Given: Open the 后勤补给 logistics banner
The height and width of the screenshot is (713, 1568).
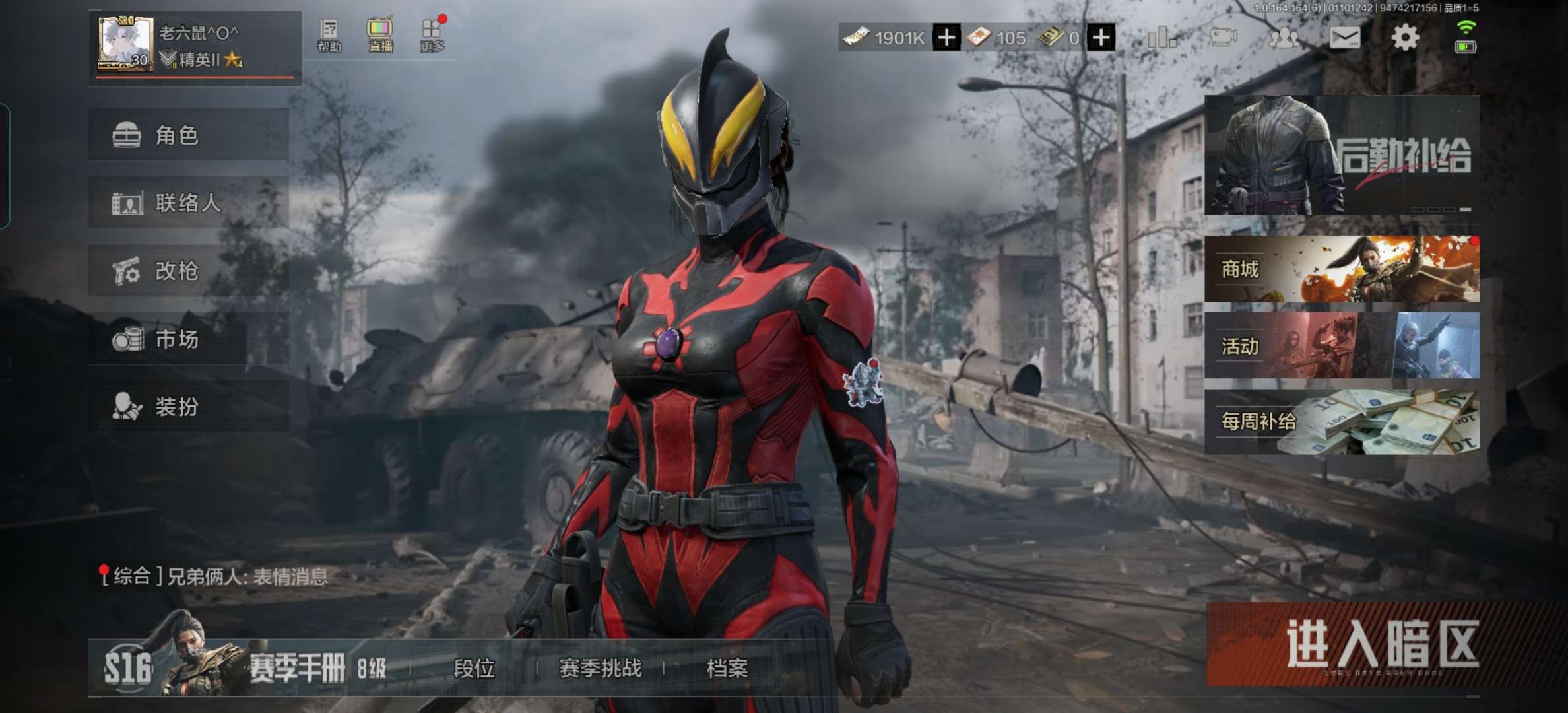Looking at the screenshot, I should point(1342,155).
